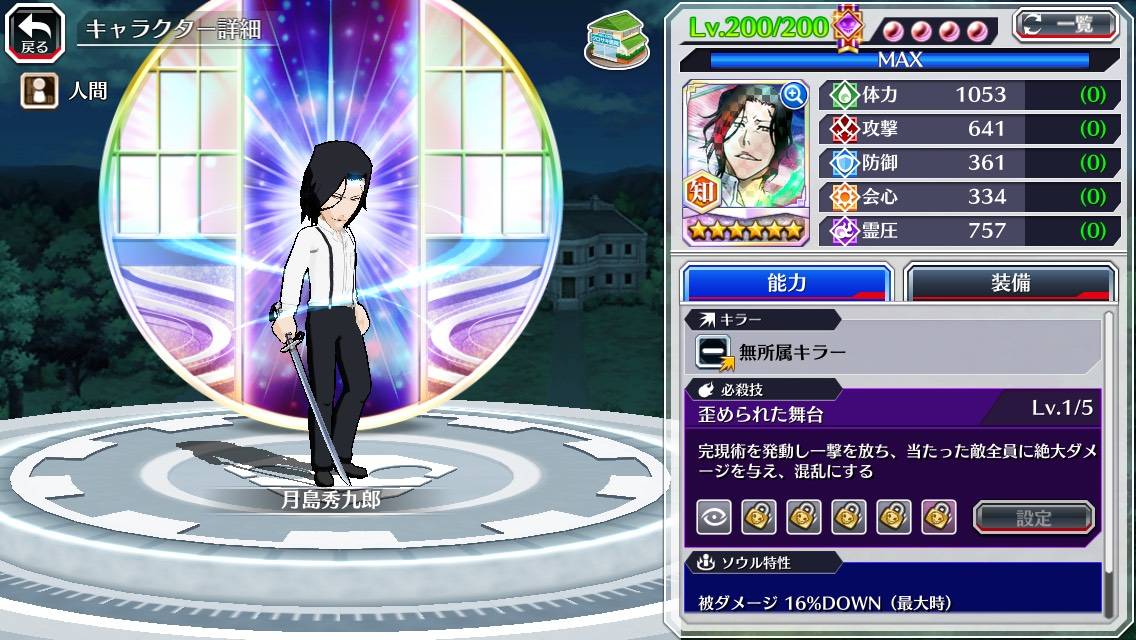Open the 一覧 character list
Screen dimensions: 1136x640
pos(1067,24)
